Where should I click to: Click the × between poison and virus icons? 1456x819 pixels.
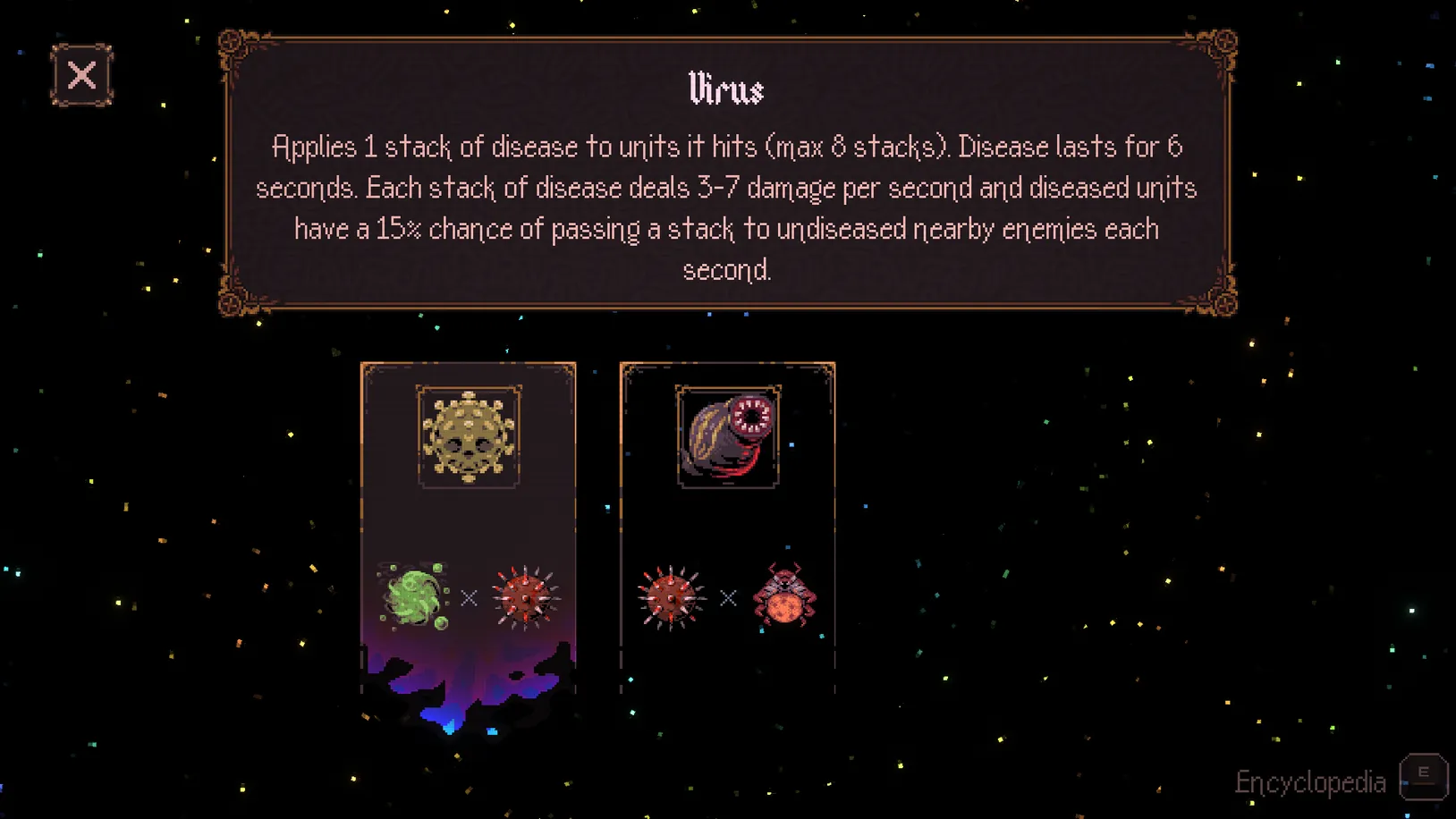469,596
